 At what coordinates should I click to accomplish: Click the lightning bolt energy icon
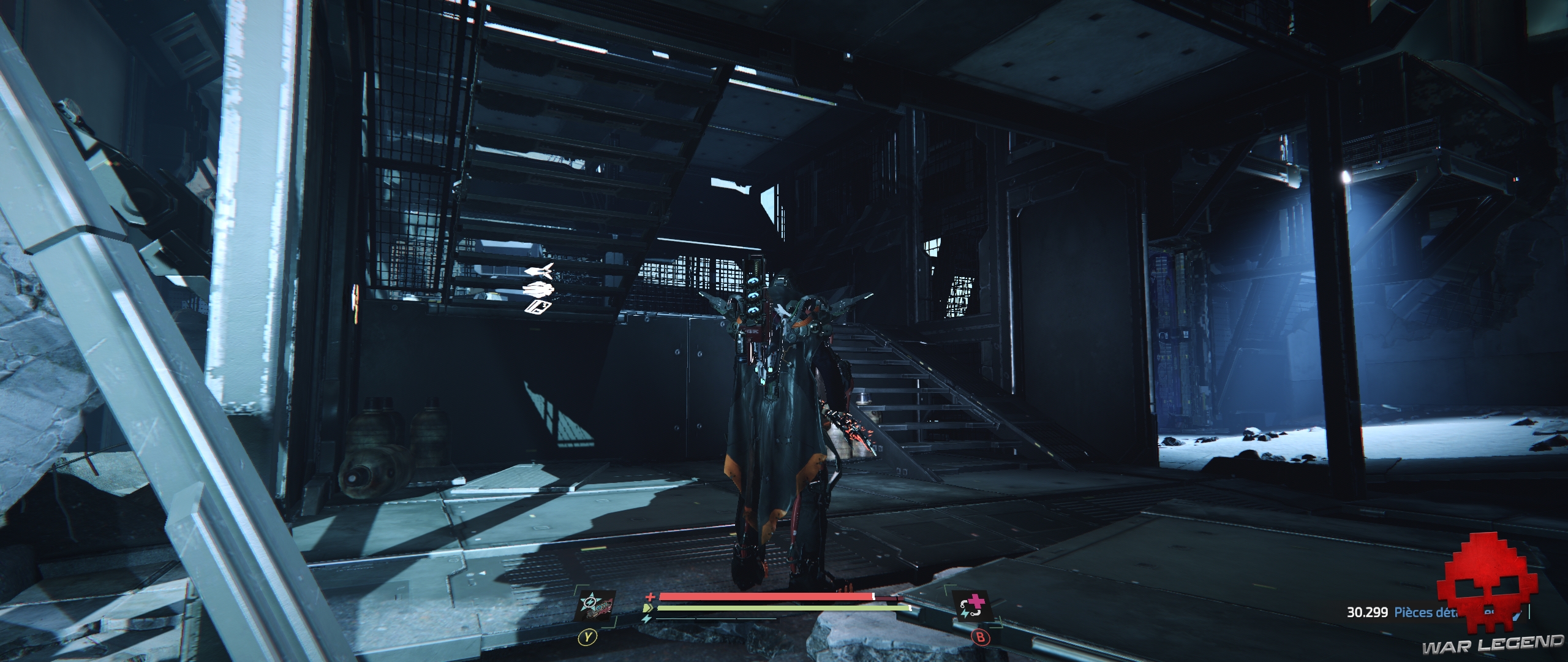coord(647,618)
